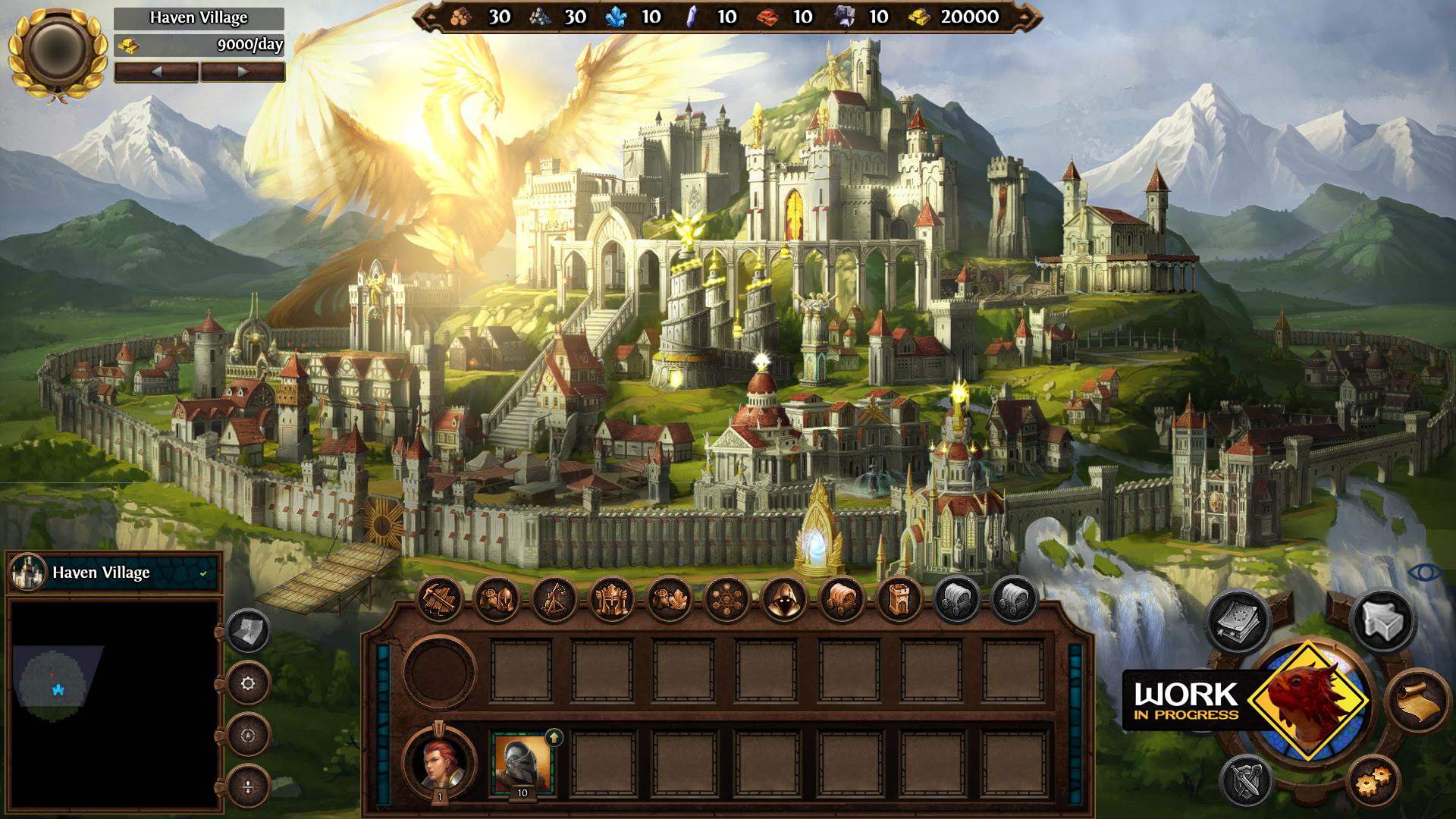Open the minimap gear options button
1456x819 pixels.
[248, 684]
